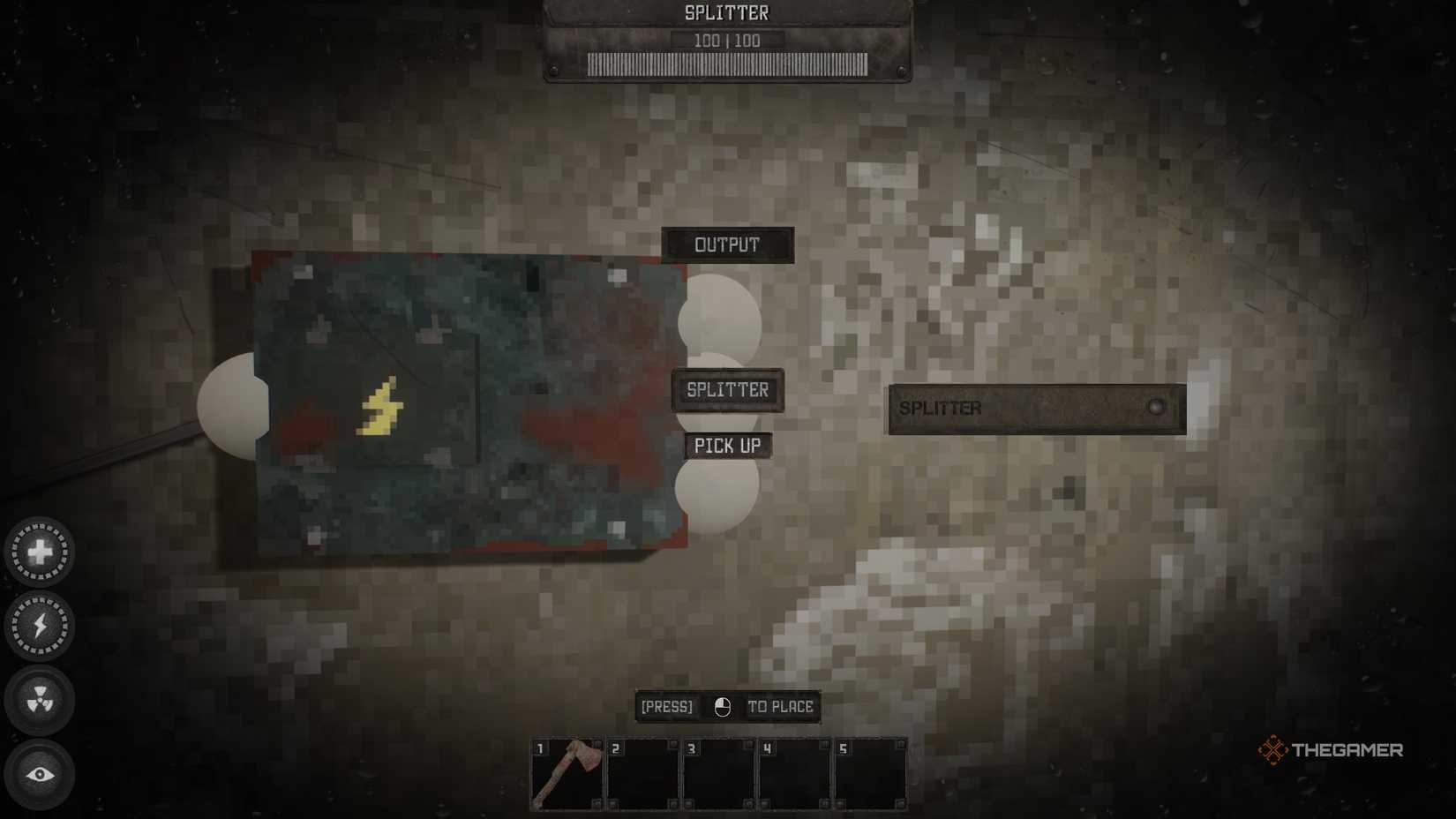Click the durability bar under 100|100
Viewport: 1456px width, 819px height.
tap(726, 62)
